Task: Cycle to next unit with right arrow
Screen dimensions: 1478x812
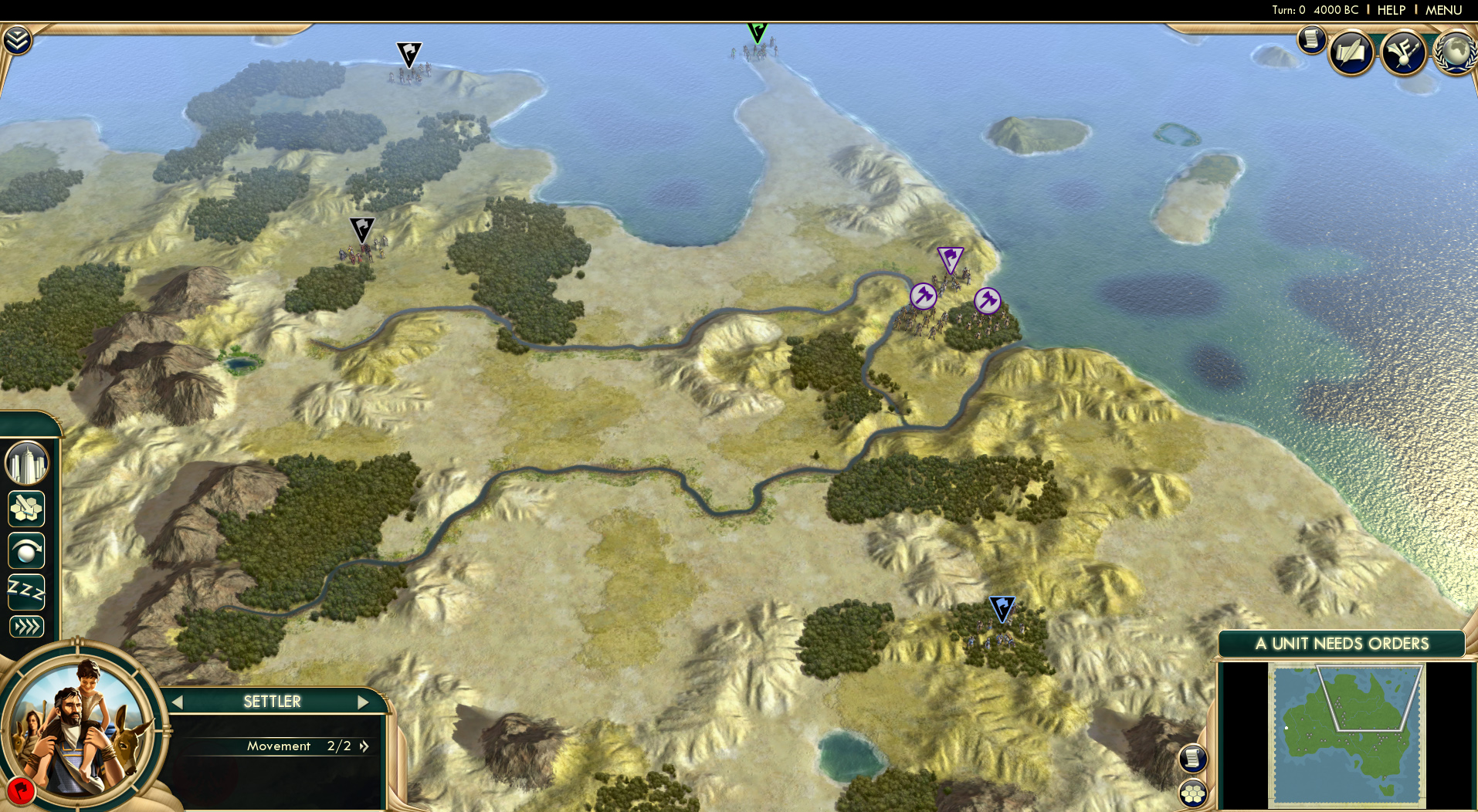Action: (363, 702)
